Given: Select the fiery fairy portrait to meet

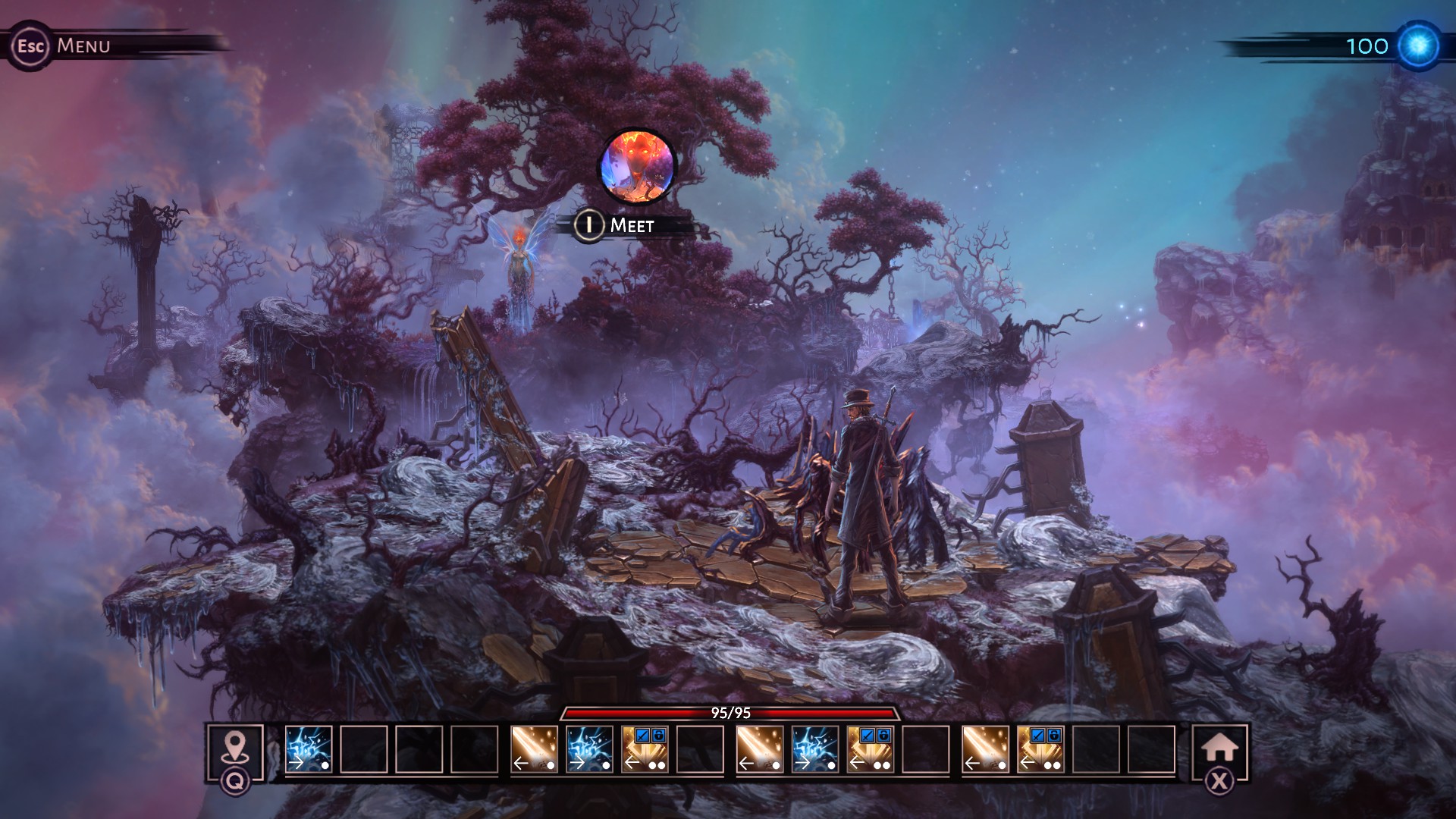Looking at the screenshot, I should pos(637,167).
